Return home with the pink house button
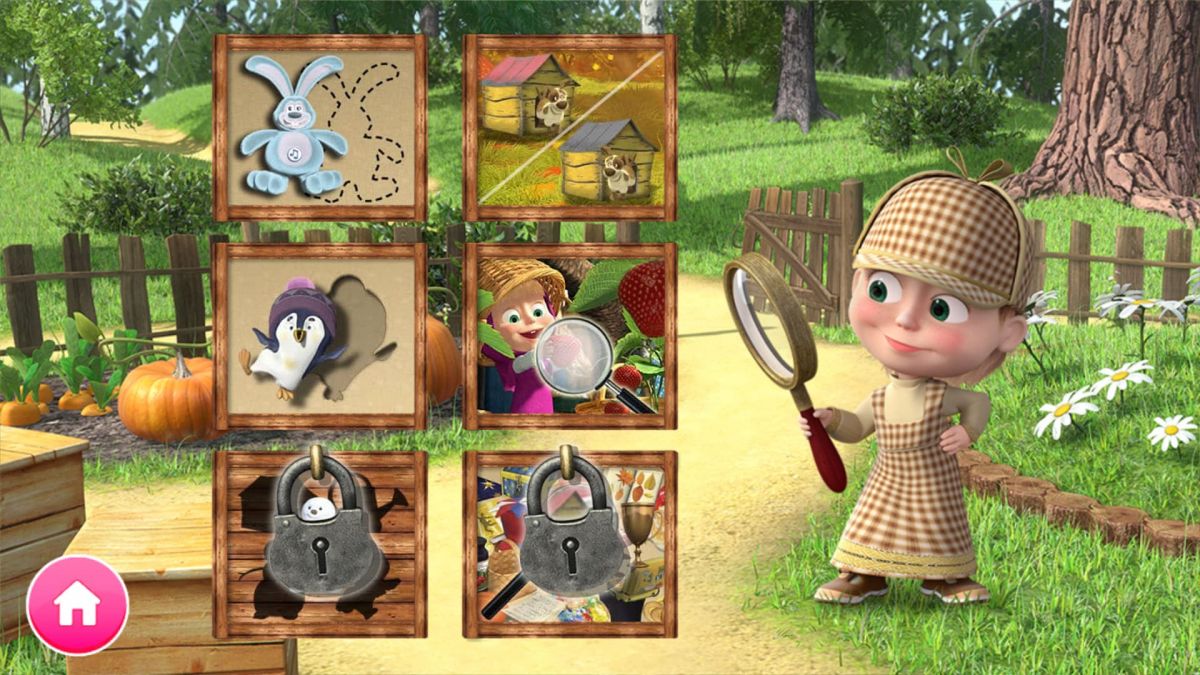Image resolution: width=1200 pixels, height=675 pixels. 77,605
